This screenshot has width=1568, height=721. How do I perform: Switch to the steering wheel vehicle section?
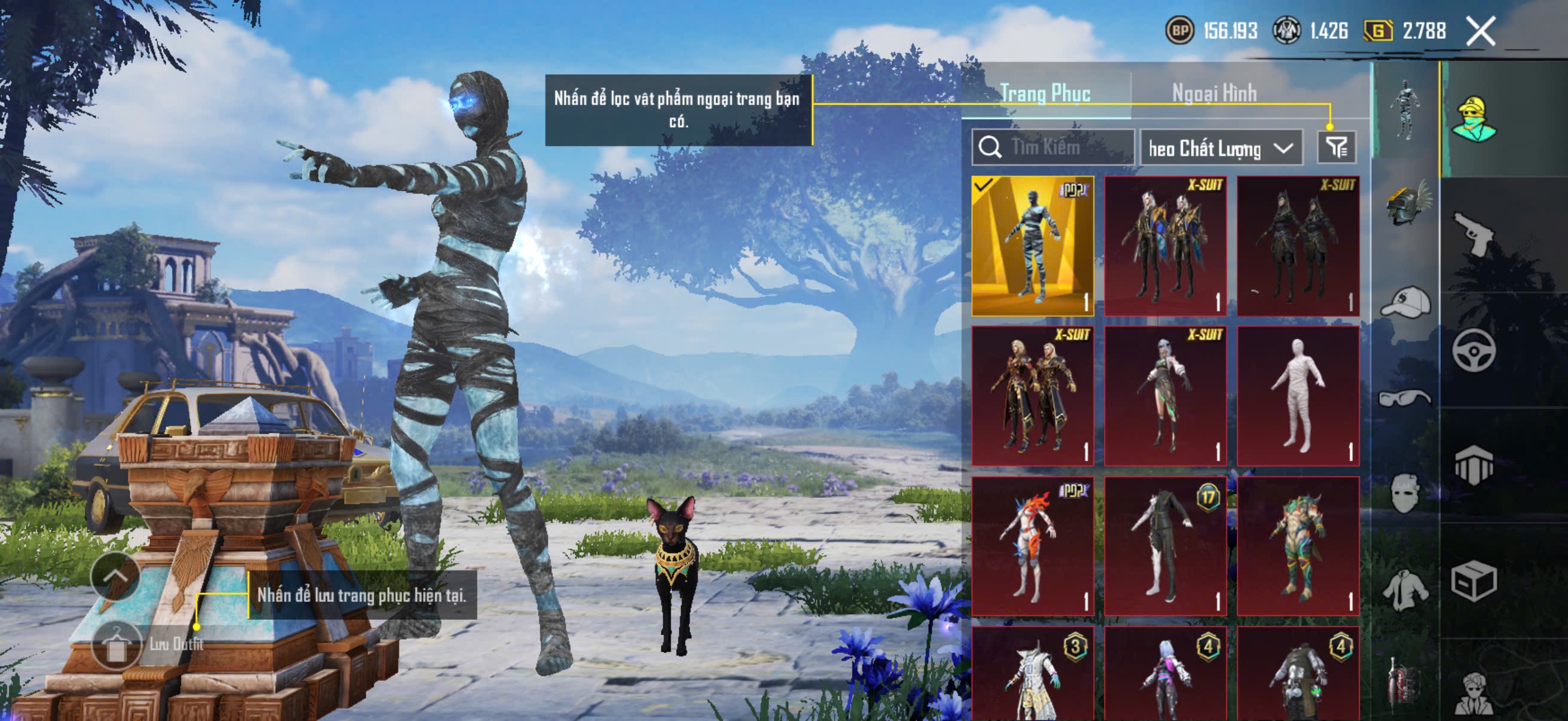(x=1473, y=350)
